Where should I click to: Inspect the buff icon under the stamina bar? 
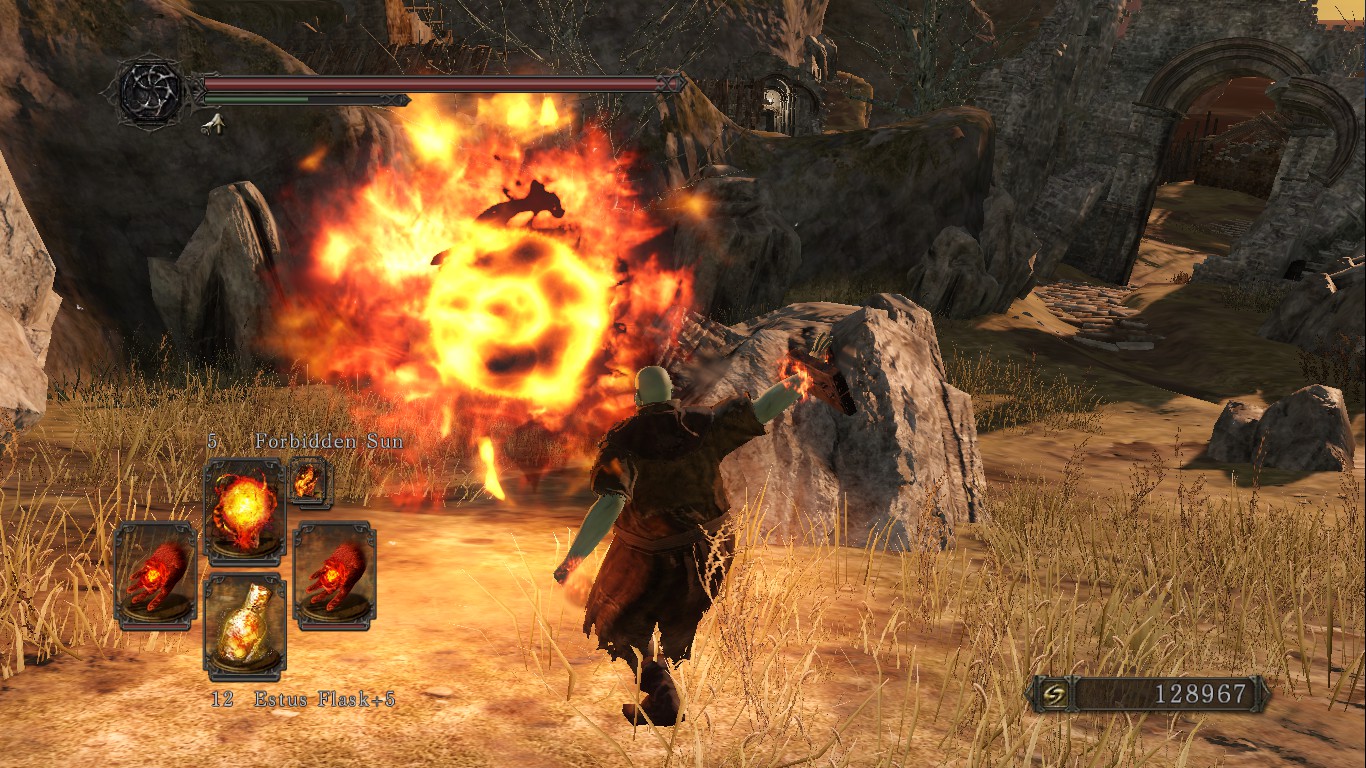coord(212,124)
